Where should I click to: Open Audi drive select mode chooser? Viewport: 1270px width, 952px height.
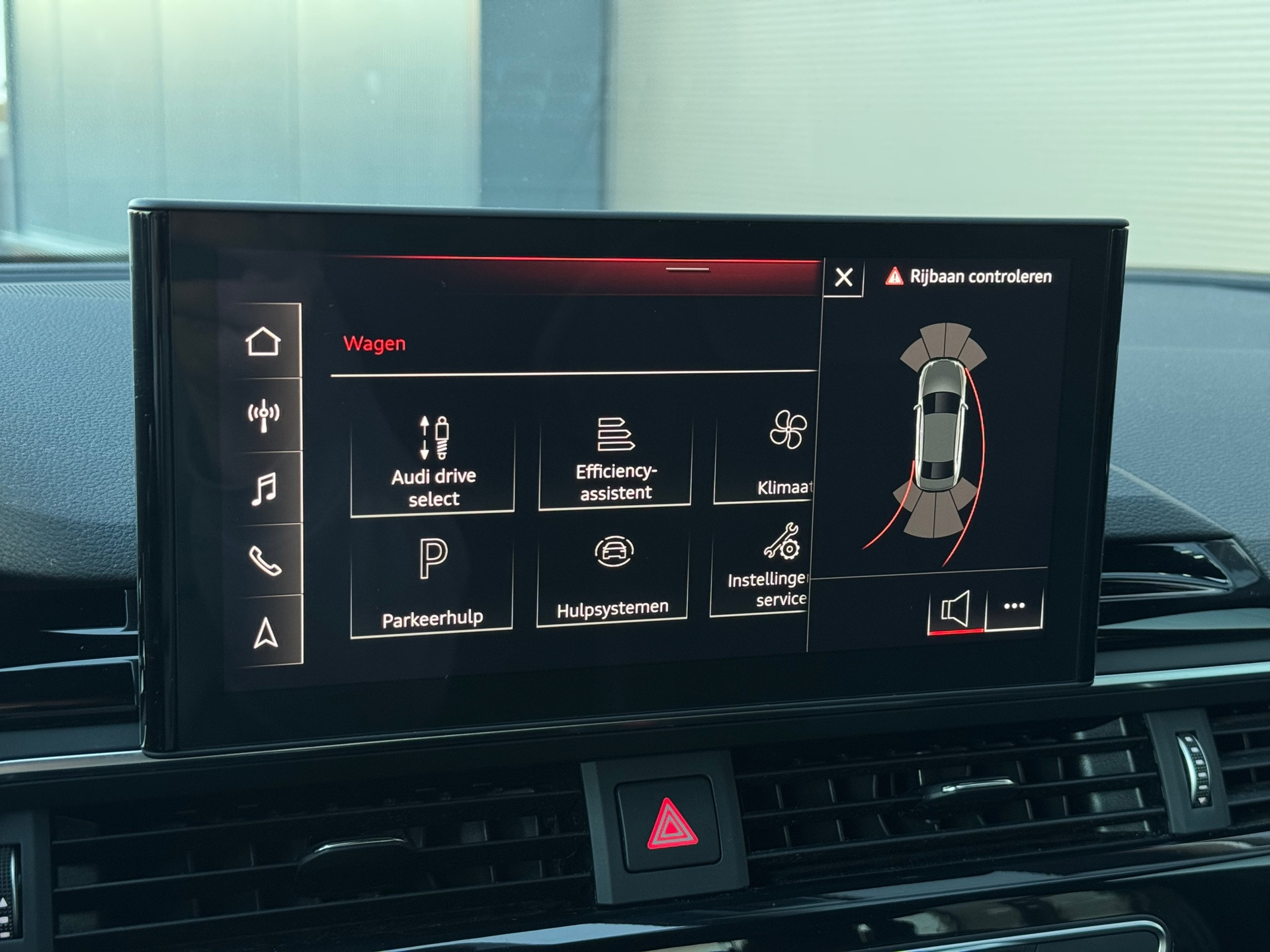pyautogui.click(x=433, y=456)
